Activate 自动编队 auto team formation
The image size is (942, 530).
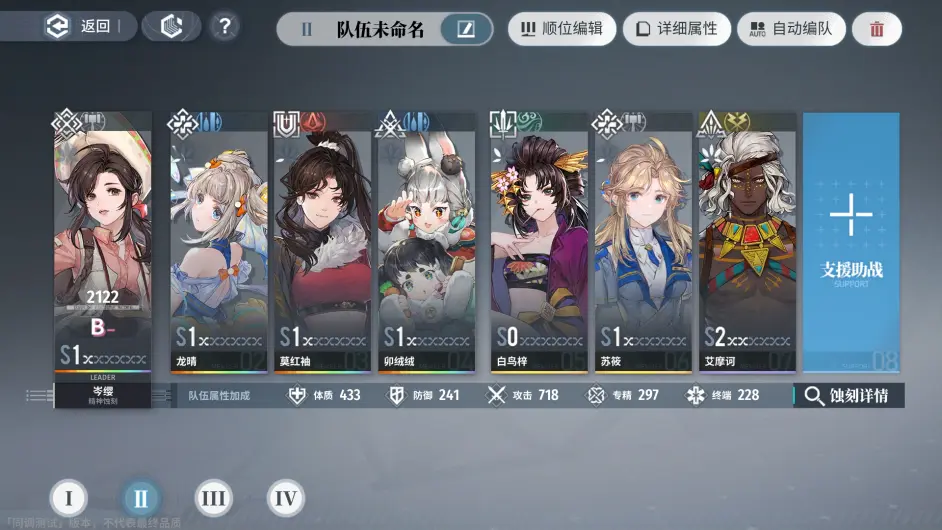coord(791,29)
